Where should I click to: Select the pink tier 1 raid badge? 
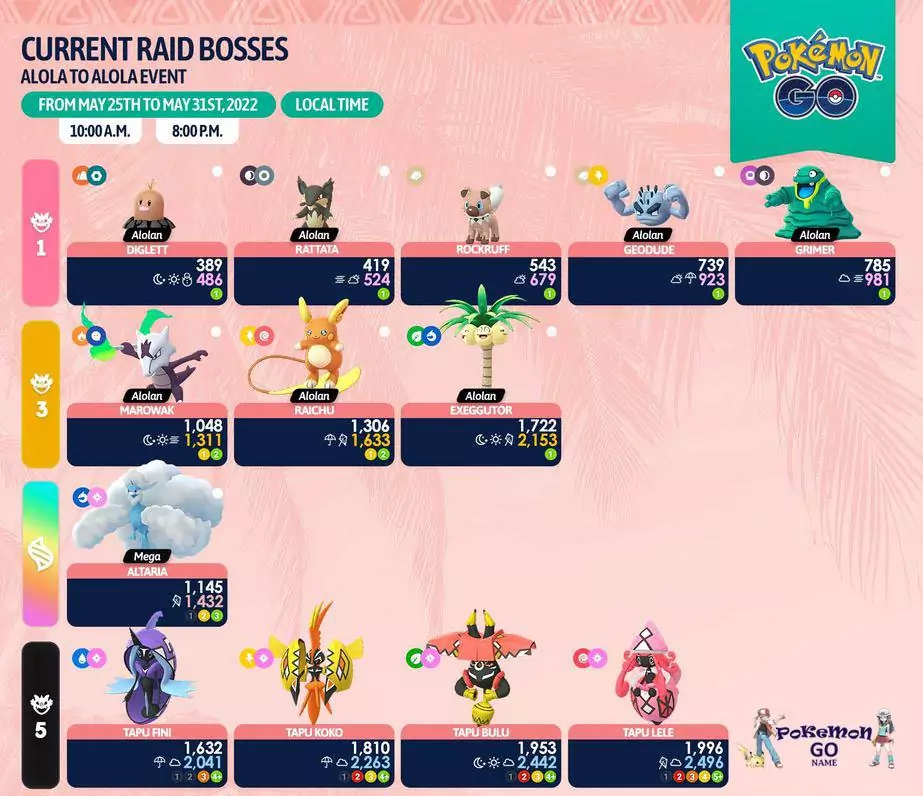tap(41, 233)
